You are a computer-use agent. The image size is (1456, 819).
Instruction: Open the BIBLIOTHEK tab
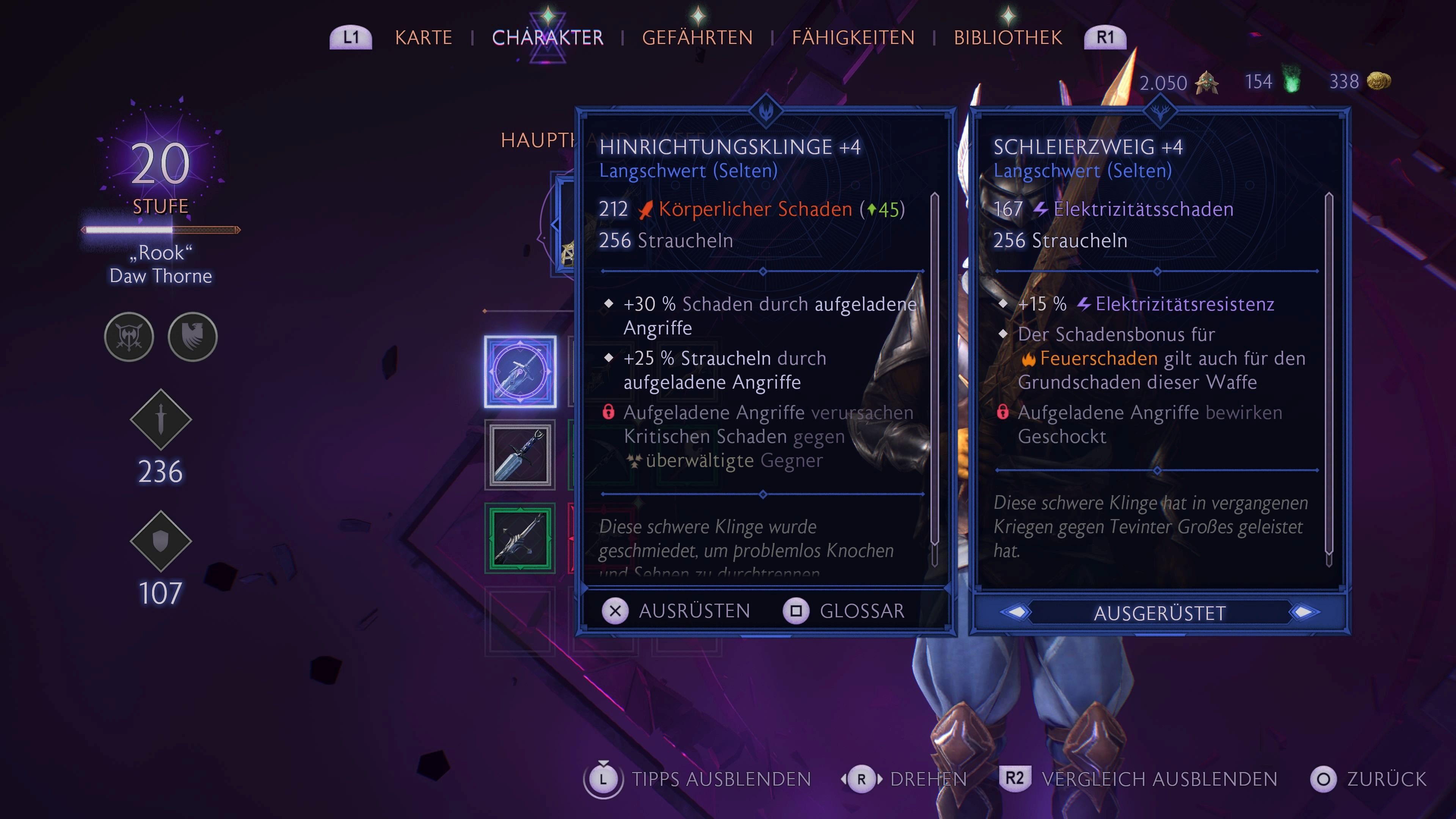pyautogui.click(x=1007, y=37)
